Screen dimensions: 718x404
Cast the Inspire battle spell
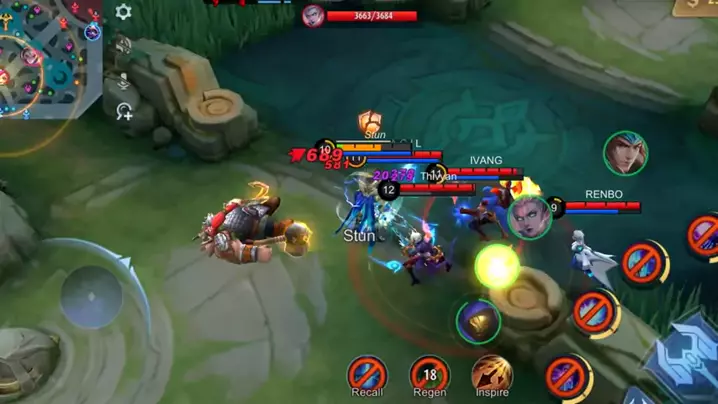pos(491,373)
